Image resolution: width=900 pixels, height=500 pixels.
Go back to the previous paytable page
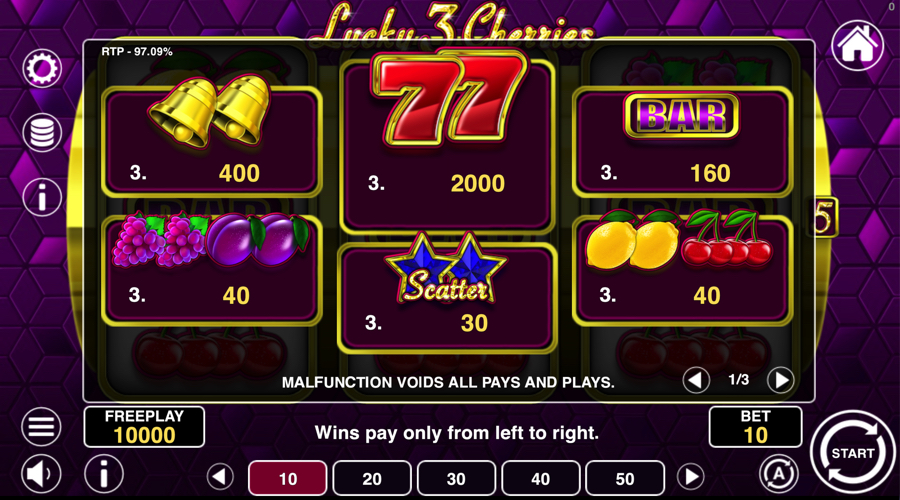coord(697,380)
